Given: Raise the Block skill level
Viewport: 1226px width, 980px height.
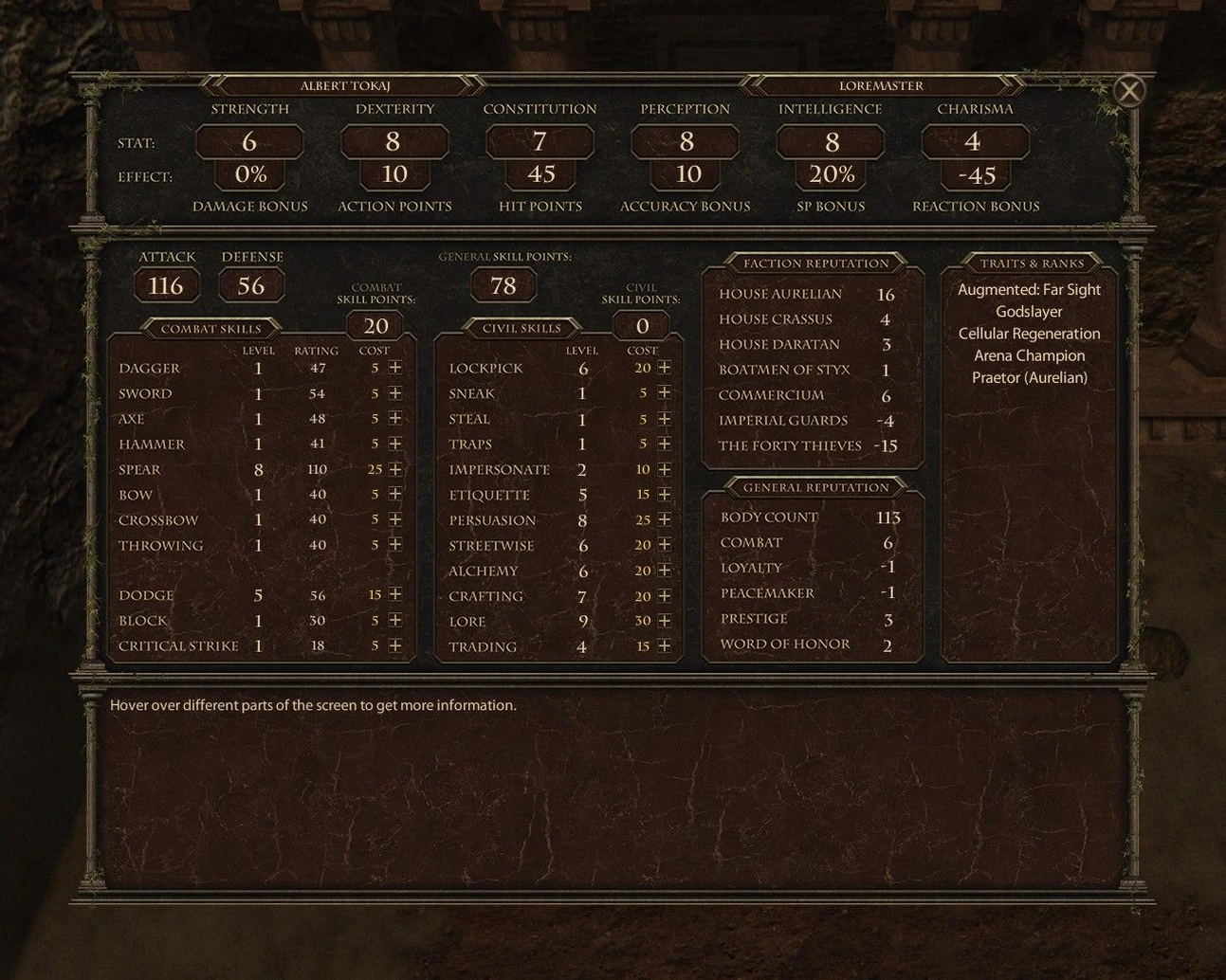Looking at the screenshot, I should [x=395, y=620].
